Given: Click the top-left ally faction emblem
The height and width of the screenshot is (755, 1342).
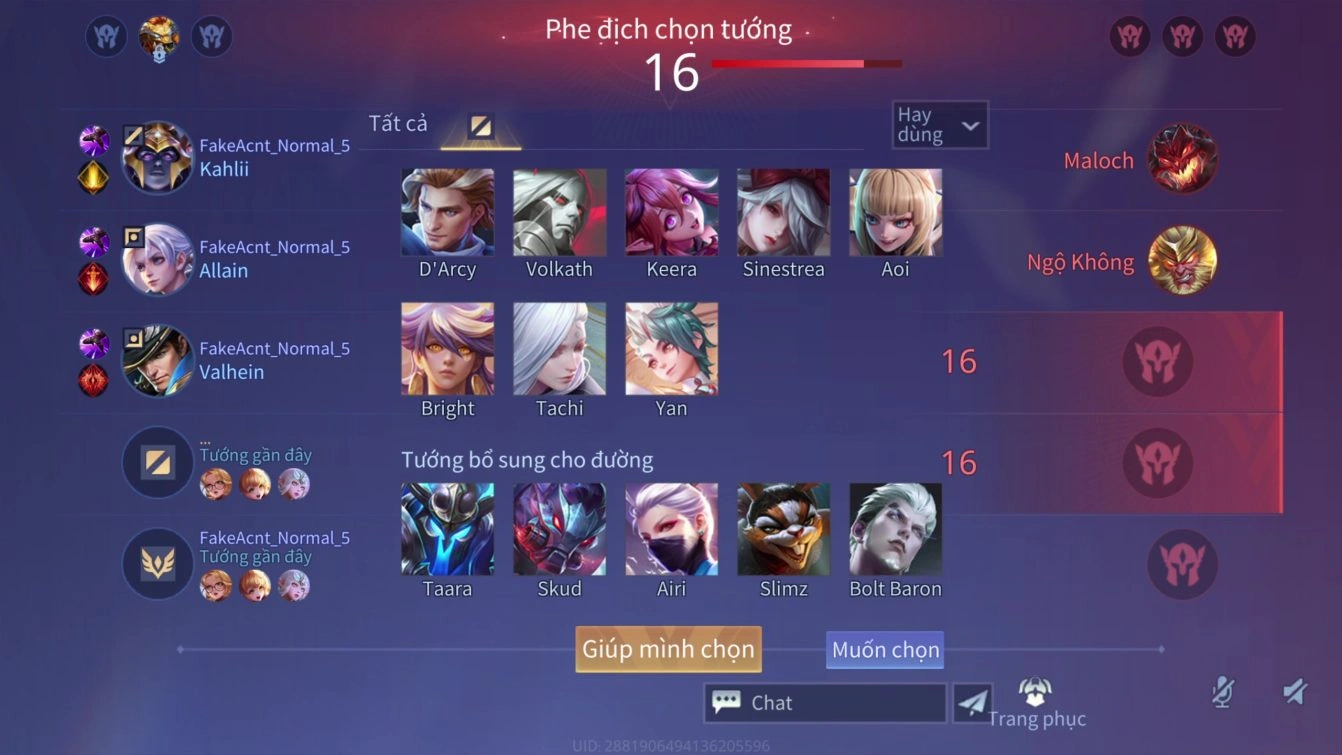Looking at the screenshot, I should [x=106, y=37].
